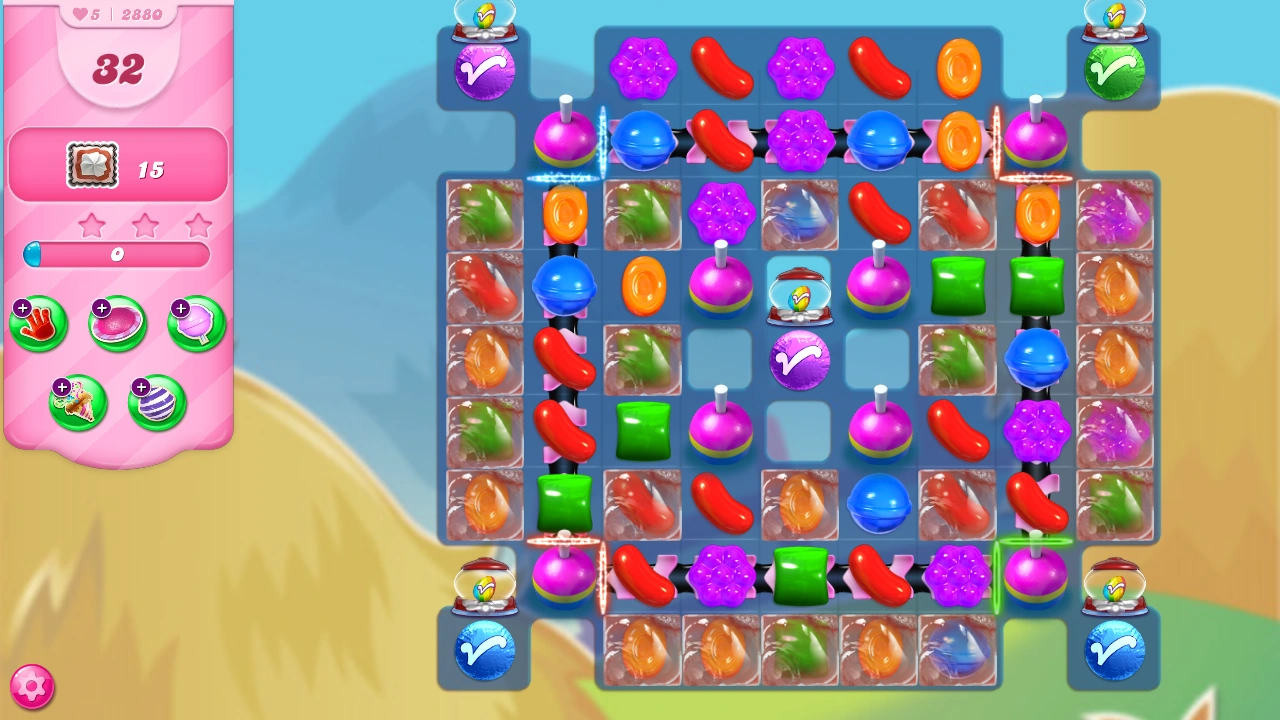The height and width of the screenshot is (720, 1280).
Task: Tap the key inside the glass dome
Action: tap(800, 297)
